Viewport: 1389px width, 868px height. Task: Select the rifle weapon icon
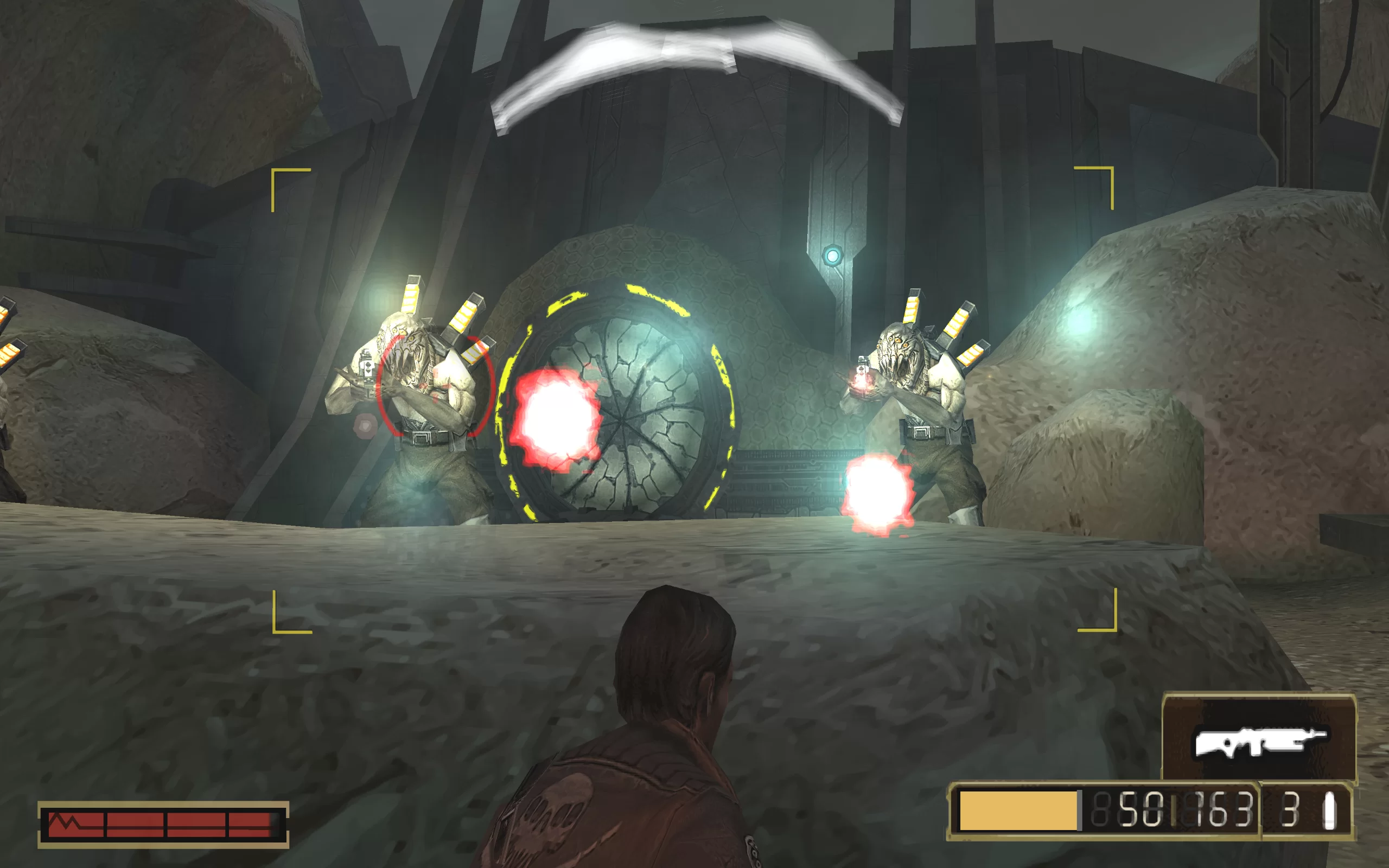pos(1259,741)
